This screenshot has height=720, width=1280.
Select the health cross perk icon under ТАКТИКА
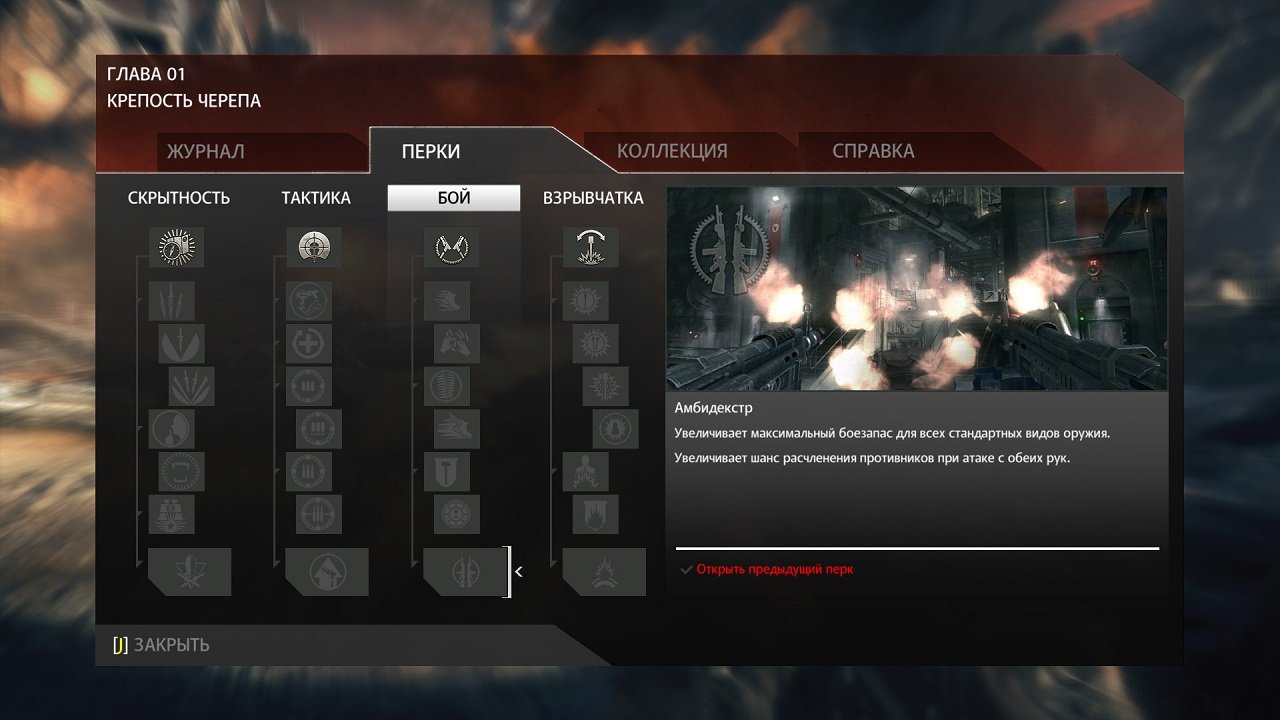[308, 344]
